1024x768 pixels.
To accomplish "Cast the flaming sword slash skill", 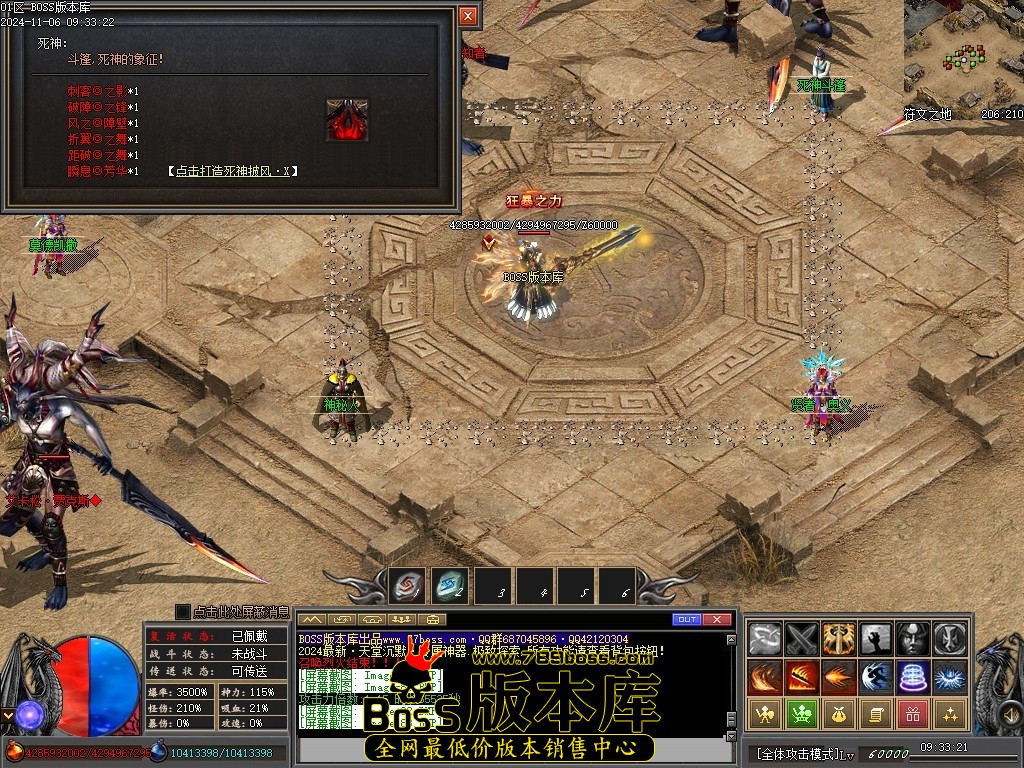I will click(x=802, y=676).
